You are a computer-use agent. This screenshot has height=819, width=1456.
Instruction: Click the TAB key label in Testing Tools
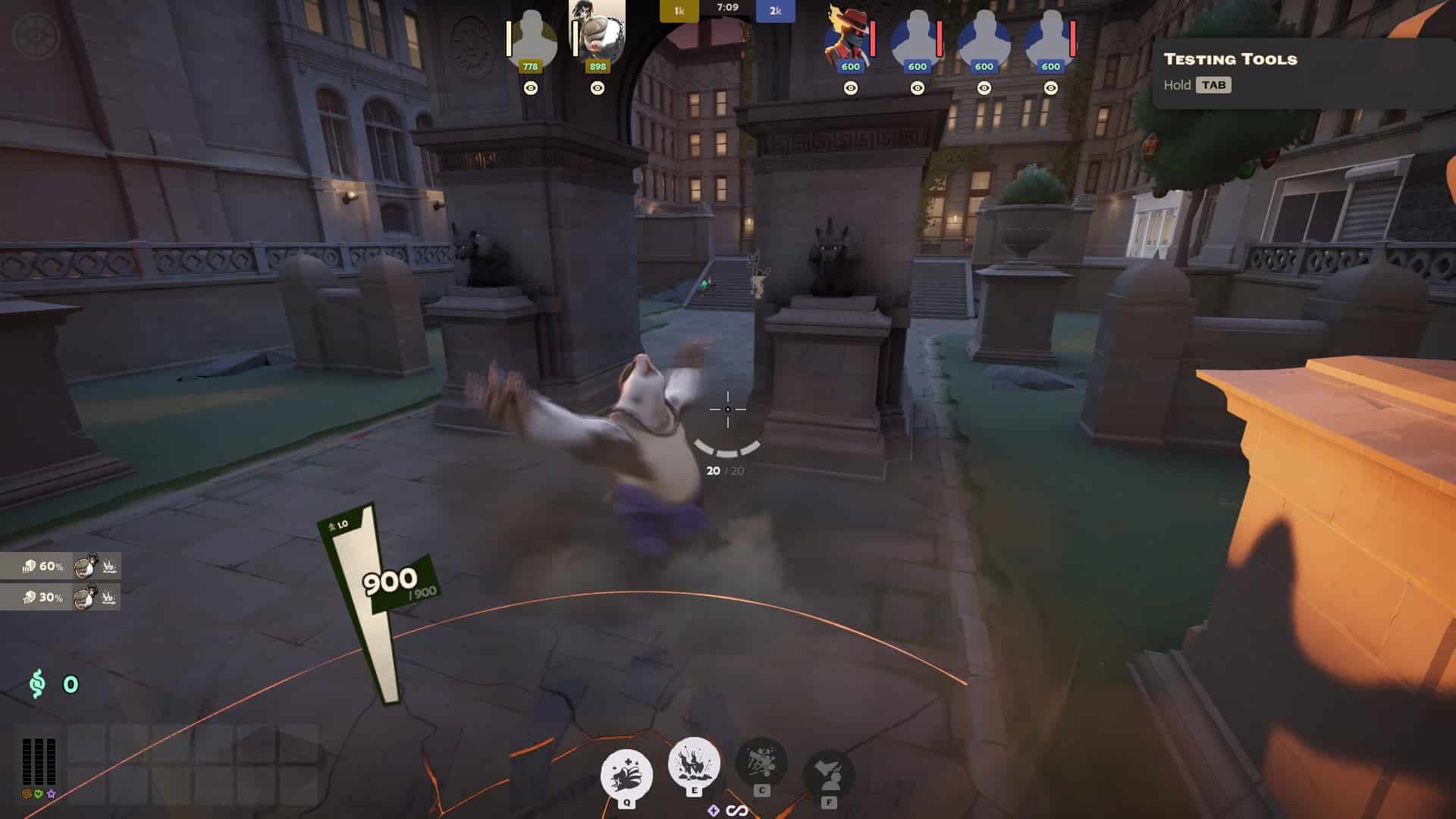click(x=1214, y=86)
